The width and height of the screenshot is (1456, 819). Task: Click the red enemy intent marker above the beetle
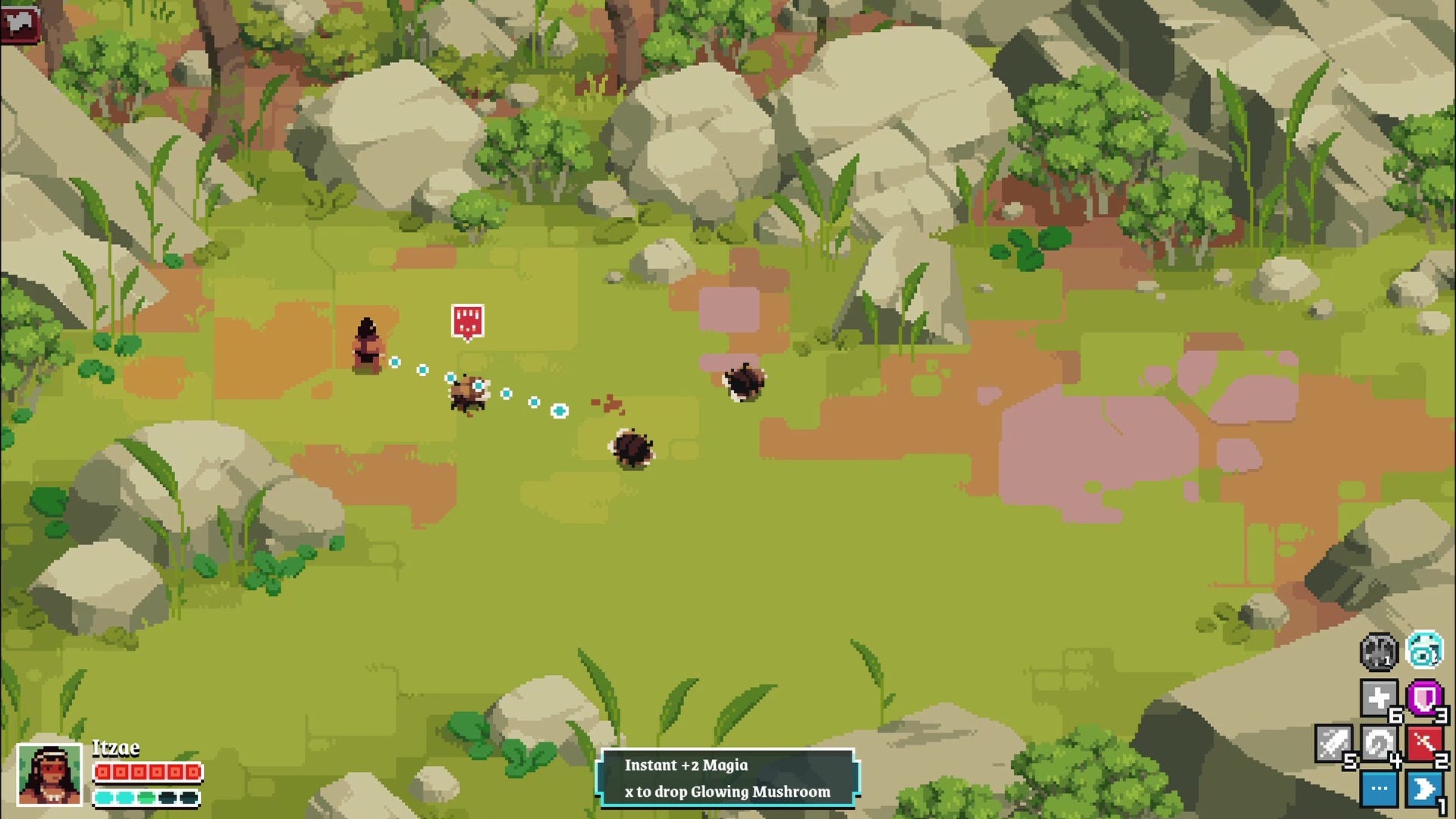467,322
